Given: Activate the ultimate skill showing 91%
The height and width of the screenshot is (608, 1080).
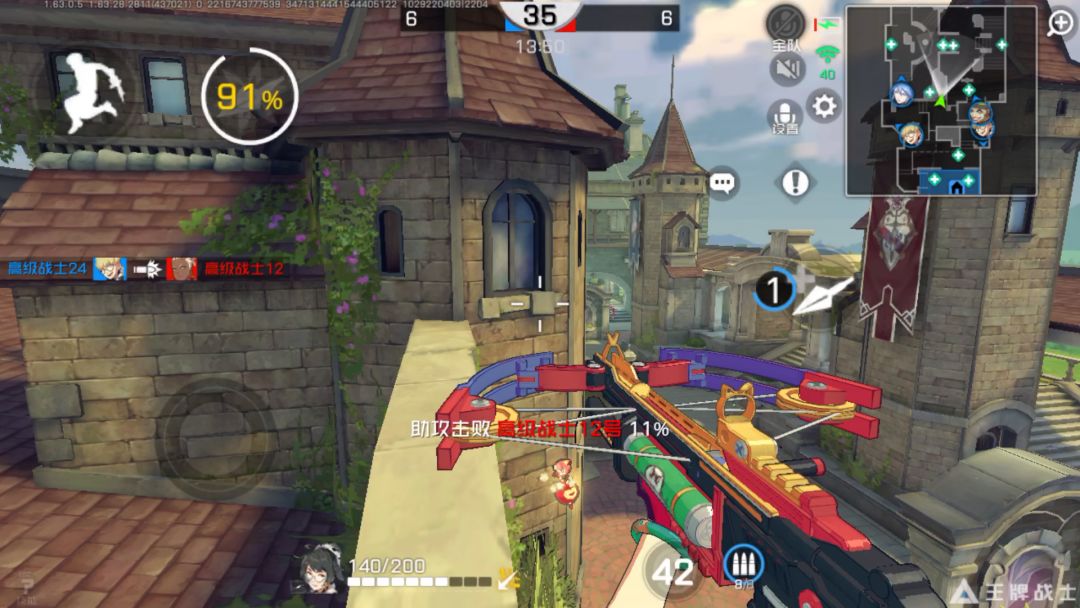Looking at the screenshot, I should (249, 97).
